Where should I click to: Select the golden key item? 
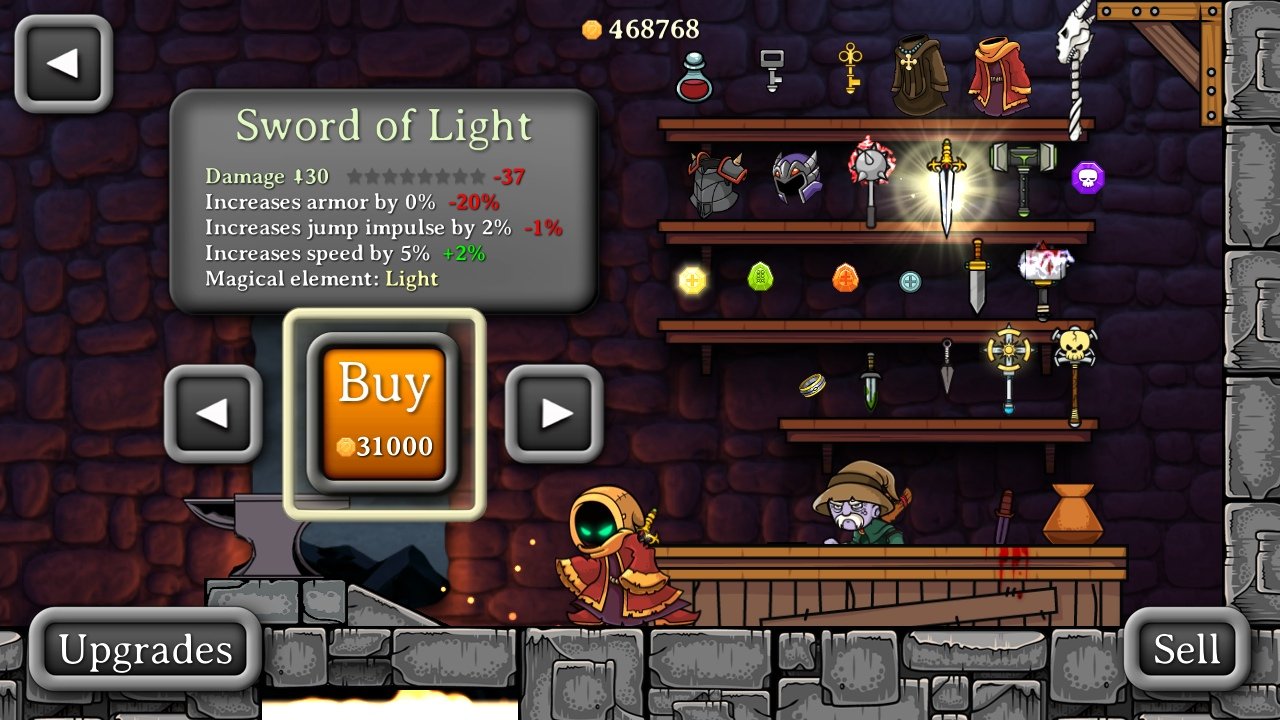tap(848, 68)
